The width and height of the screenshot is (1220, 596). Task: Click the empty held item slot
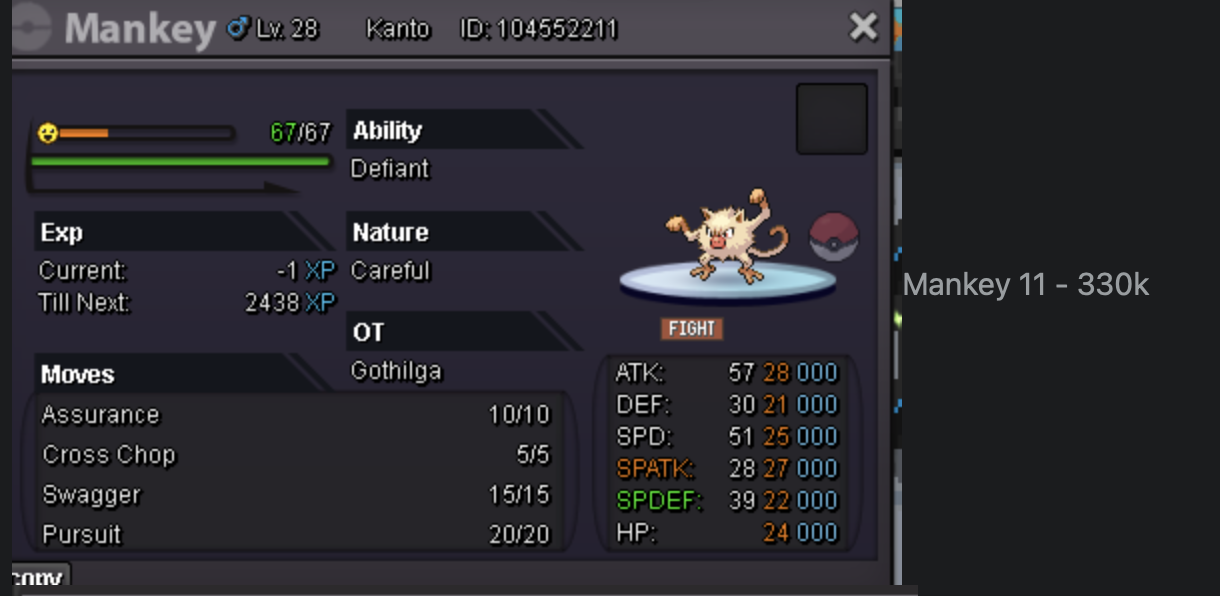(831, 119)
